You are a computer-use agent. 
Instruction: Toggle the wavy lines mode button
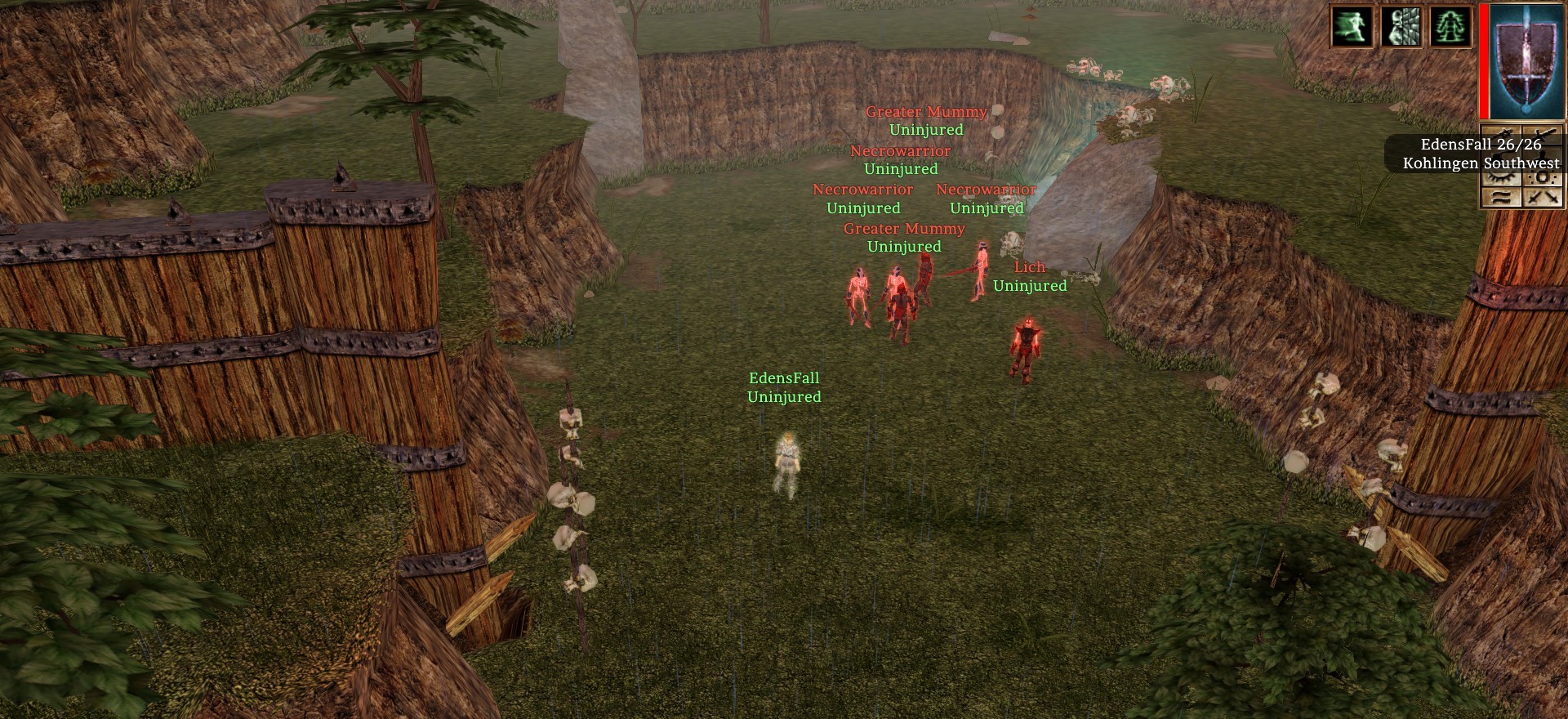pyautogui.click(x=1501, y=197)
